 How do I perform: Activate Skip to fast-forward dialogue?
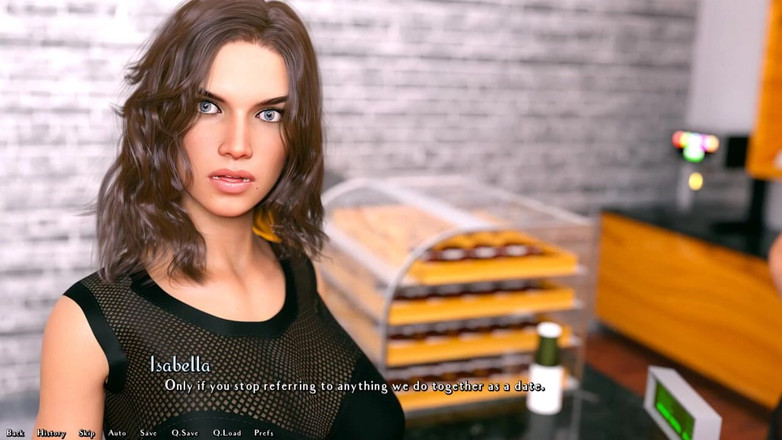point(87,433)
